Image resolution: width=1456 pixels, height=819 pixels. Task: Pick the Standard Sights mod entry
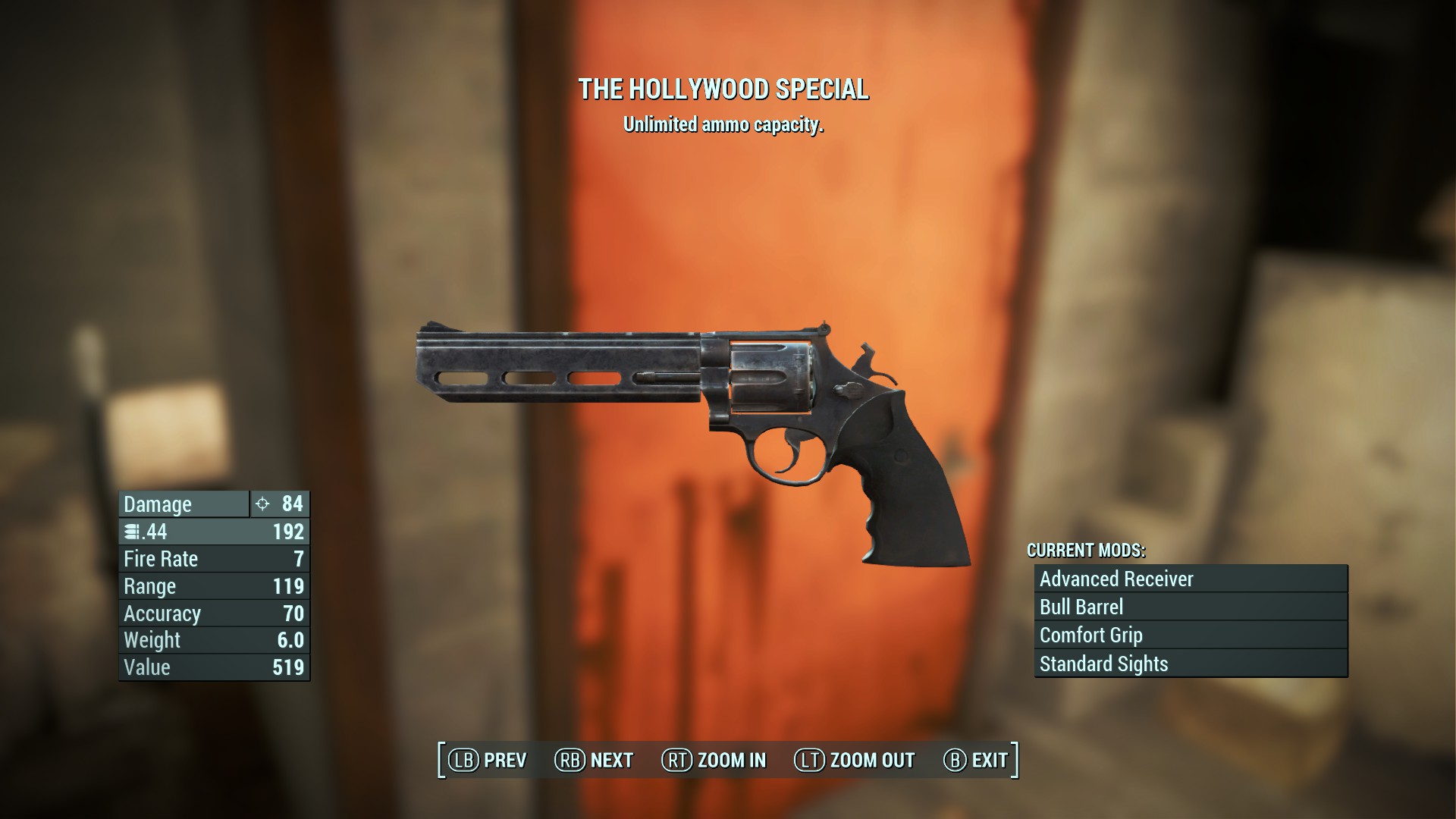(1191, 664)
